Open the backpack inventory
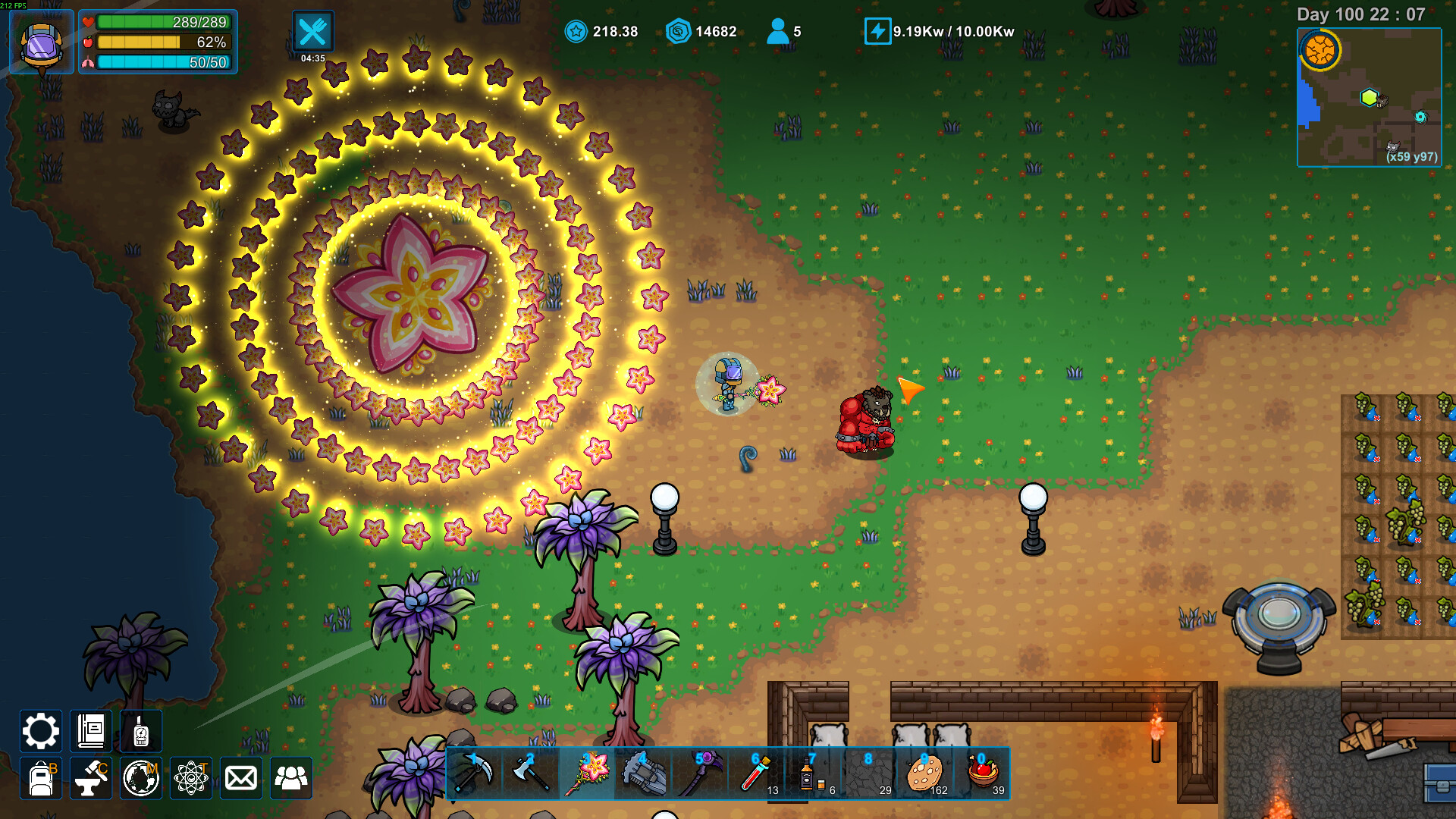The width and height of the screenshot is (1456, 819). (40, 778)
